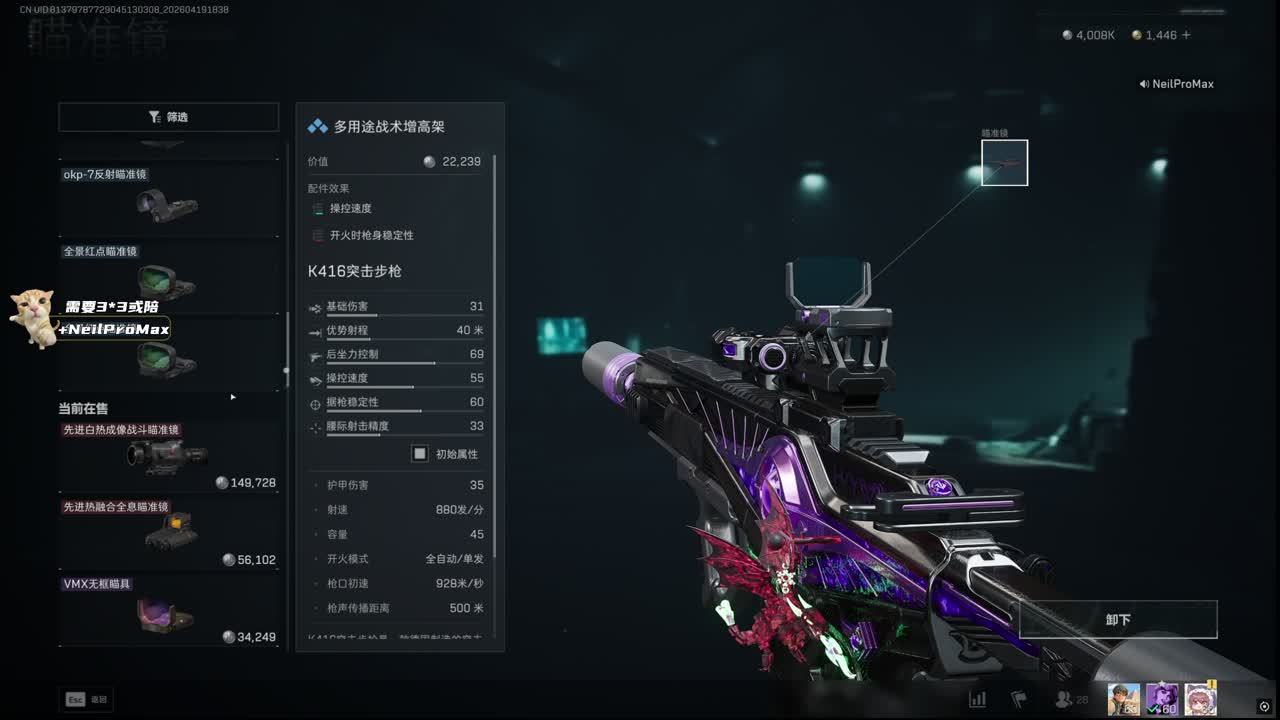
Task: Click the target icon in bottom corner
Action: pos(1264,706)
